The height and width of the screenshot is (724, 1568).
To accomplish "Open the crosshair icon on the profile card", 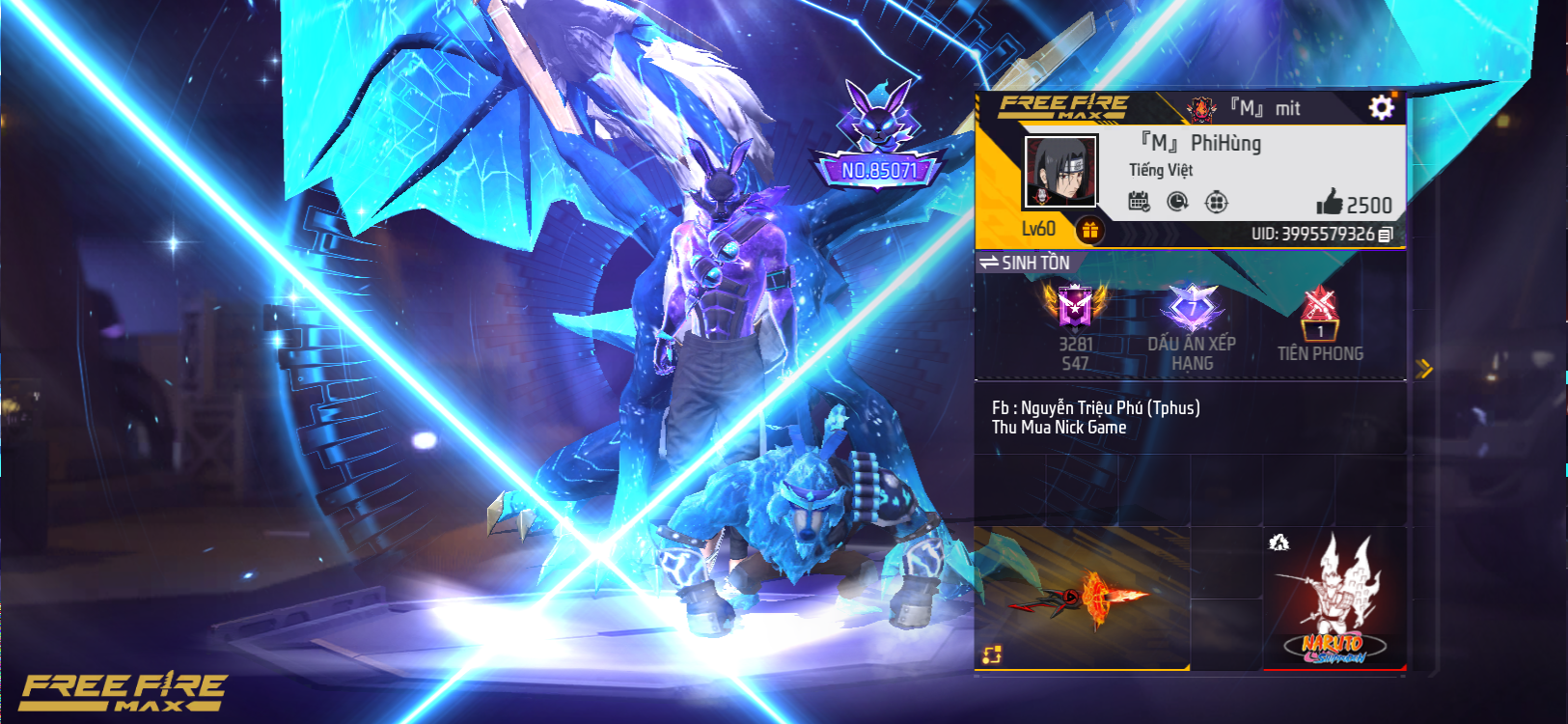I will (1216, 202).
